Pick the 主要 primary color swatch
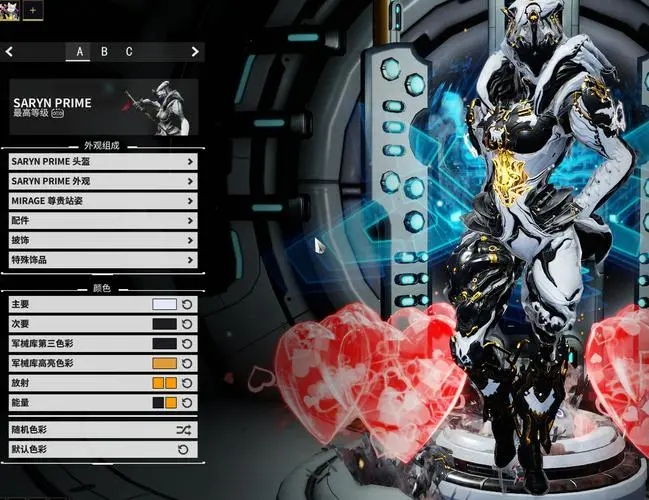This screenshot has width=649, height=500. (164, 304)
